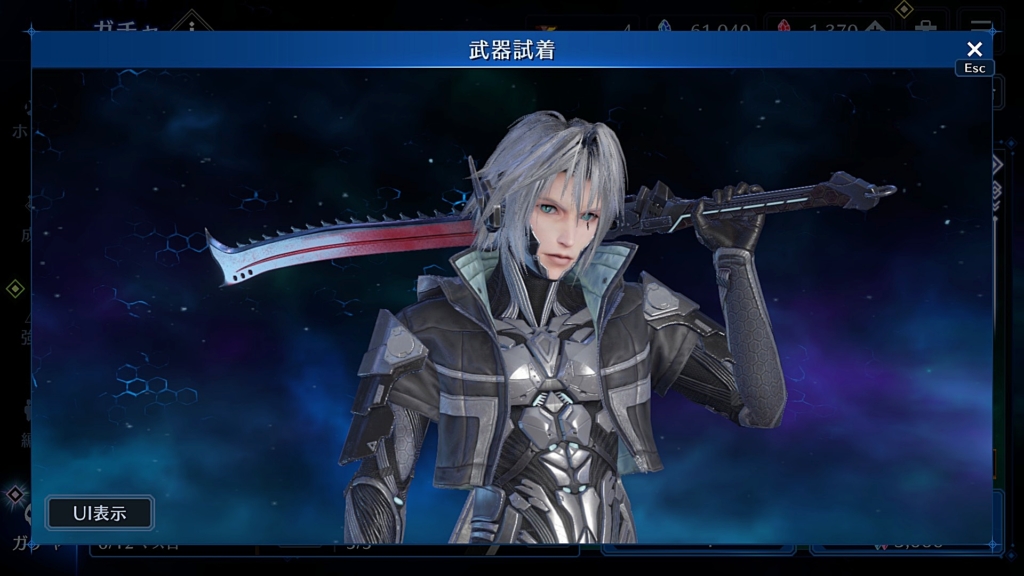Close the weapon try-on window
This screenshot has height=576, width=1024.
974,49
